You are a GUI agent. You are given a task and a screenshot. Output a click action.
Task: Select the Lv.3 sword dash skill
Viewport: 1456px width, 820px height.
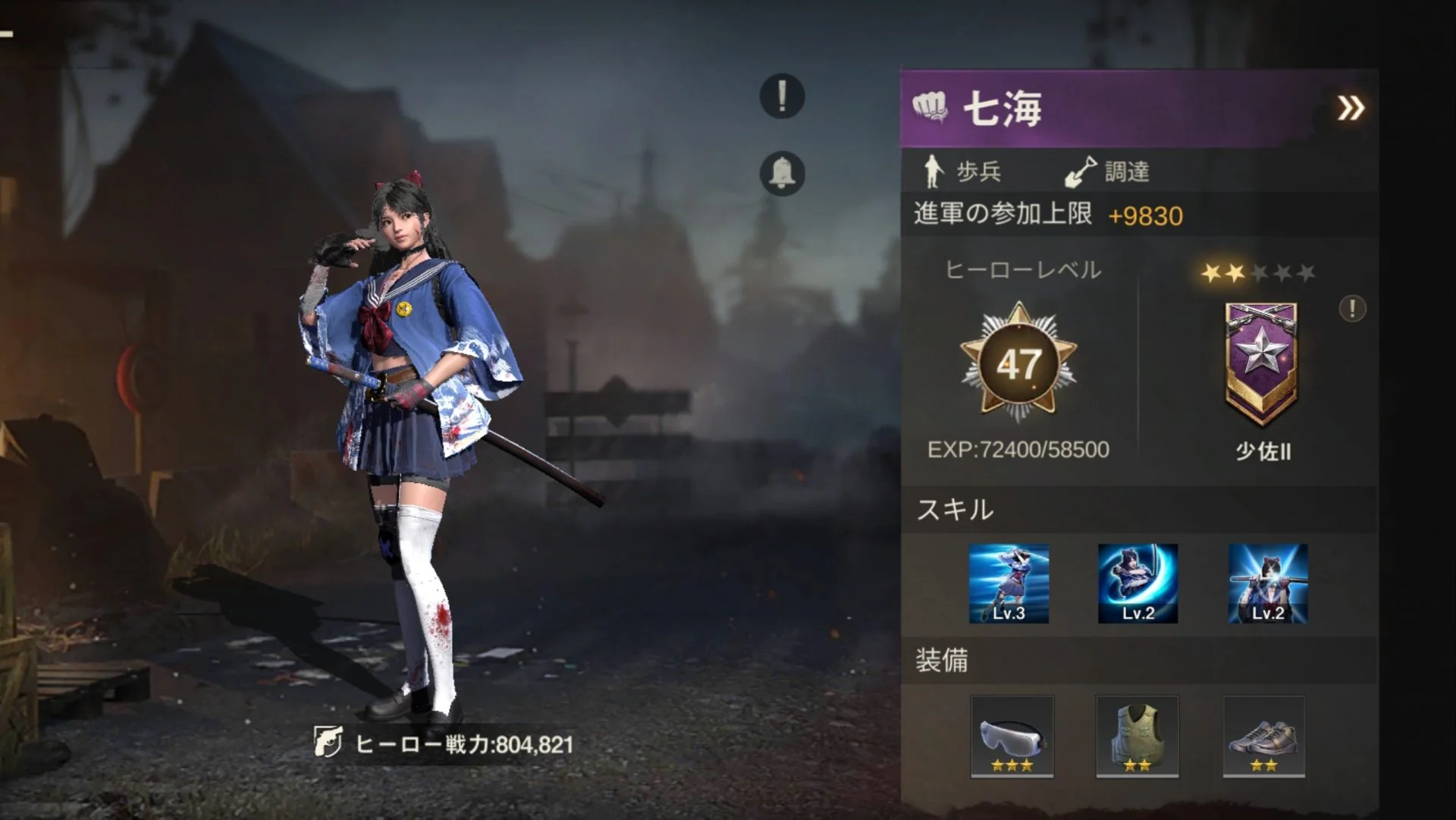tap(1009, 583)
